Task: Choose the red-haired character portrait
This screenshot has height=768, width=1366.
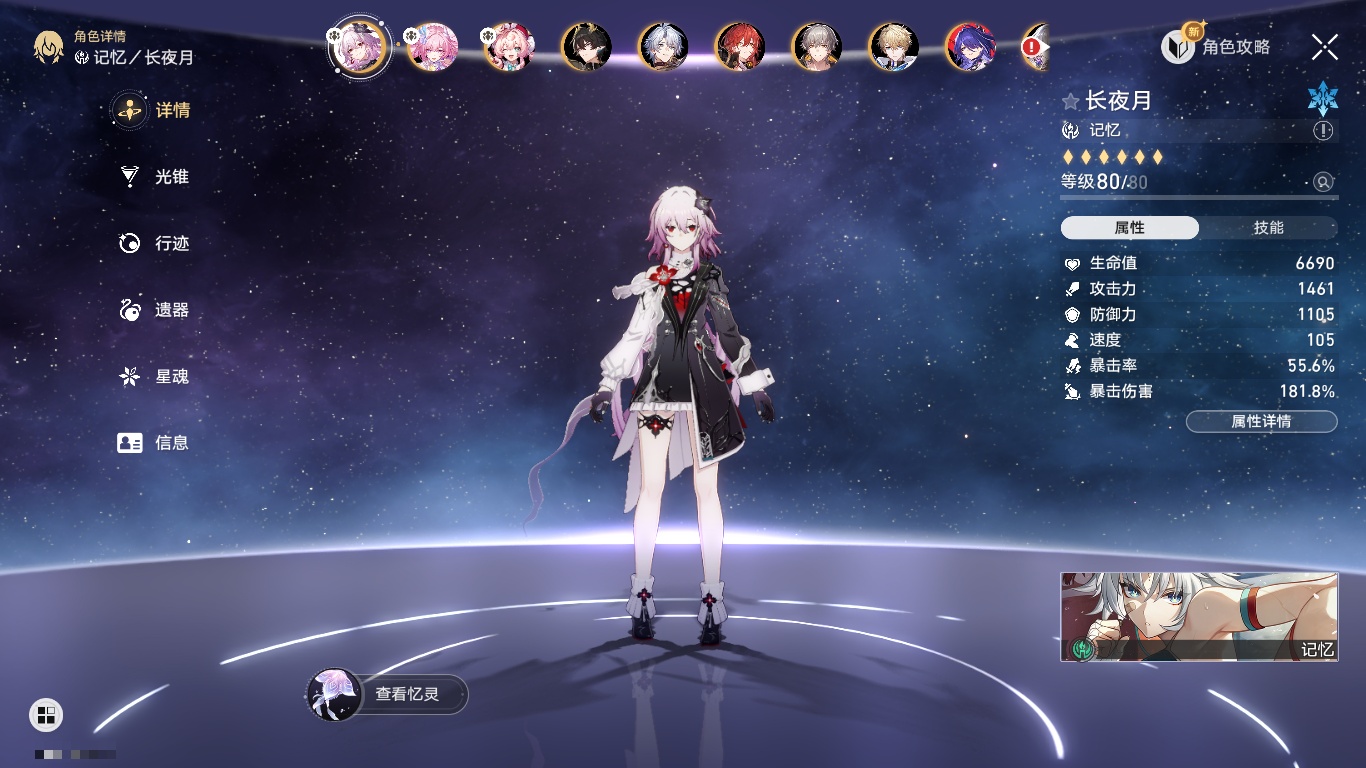Action: [740, 47]
